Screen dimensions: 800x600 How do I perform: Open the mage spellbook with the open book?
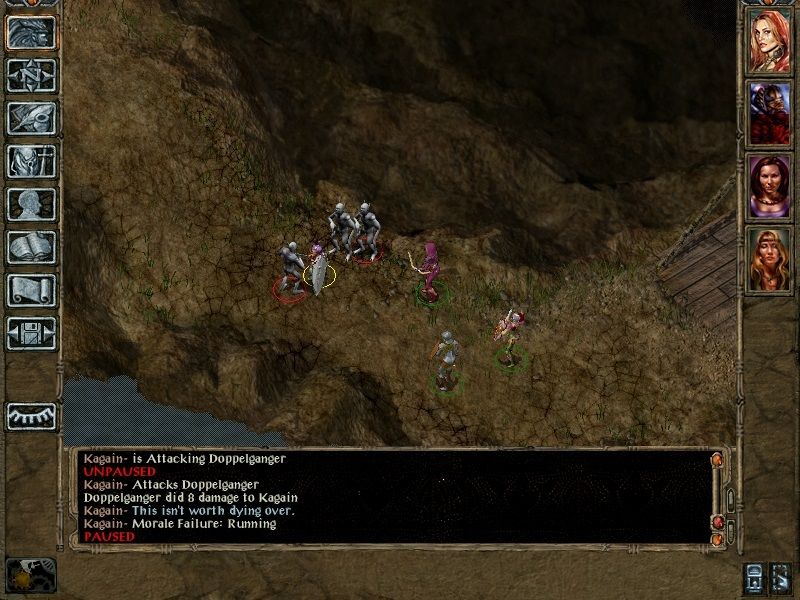coord(31,247)
